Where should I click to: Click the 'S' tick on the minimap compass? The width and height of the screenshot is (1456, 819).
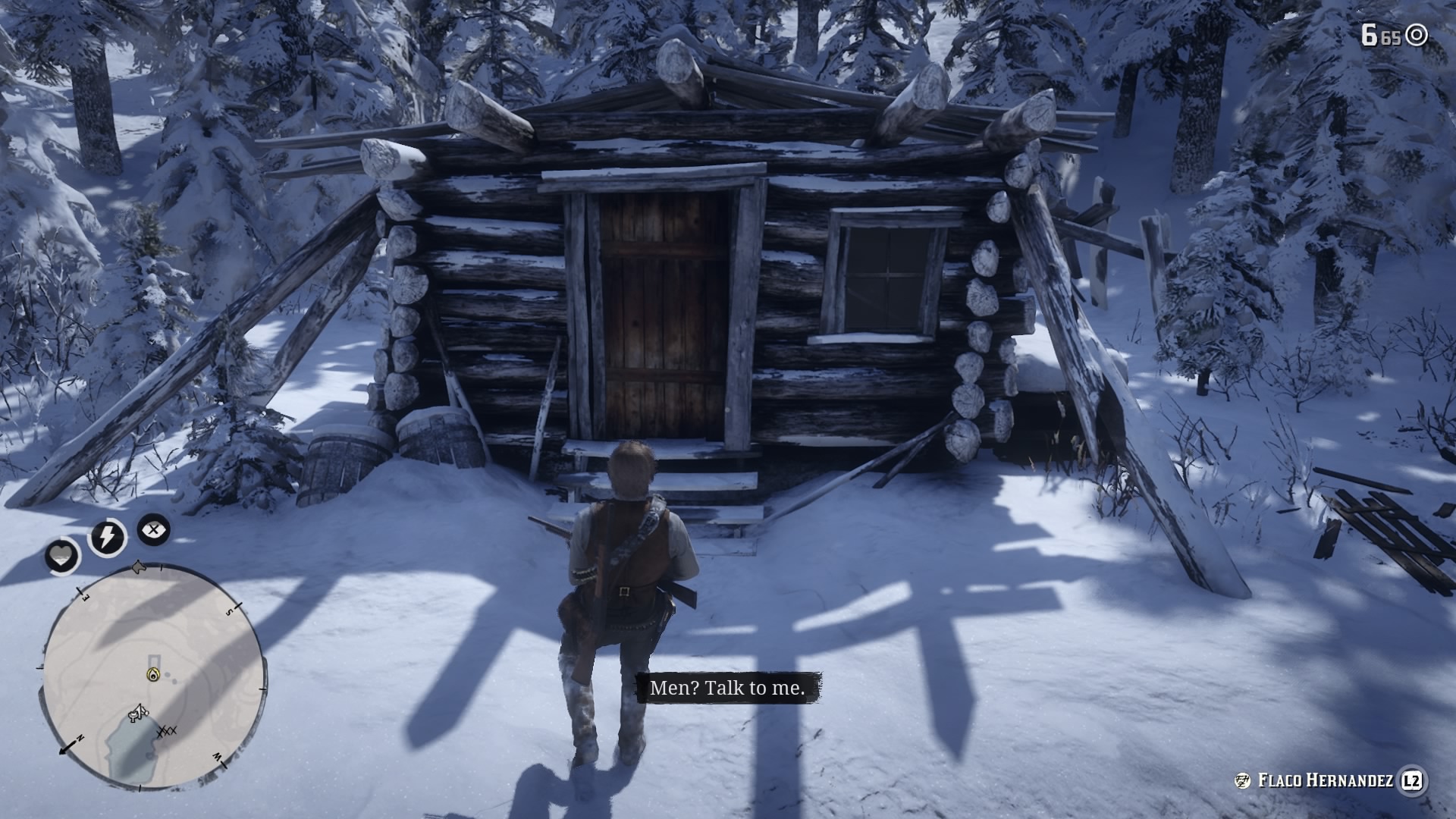point(228,613)
